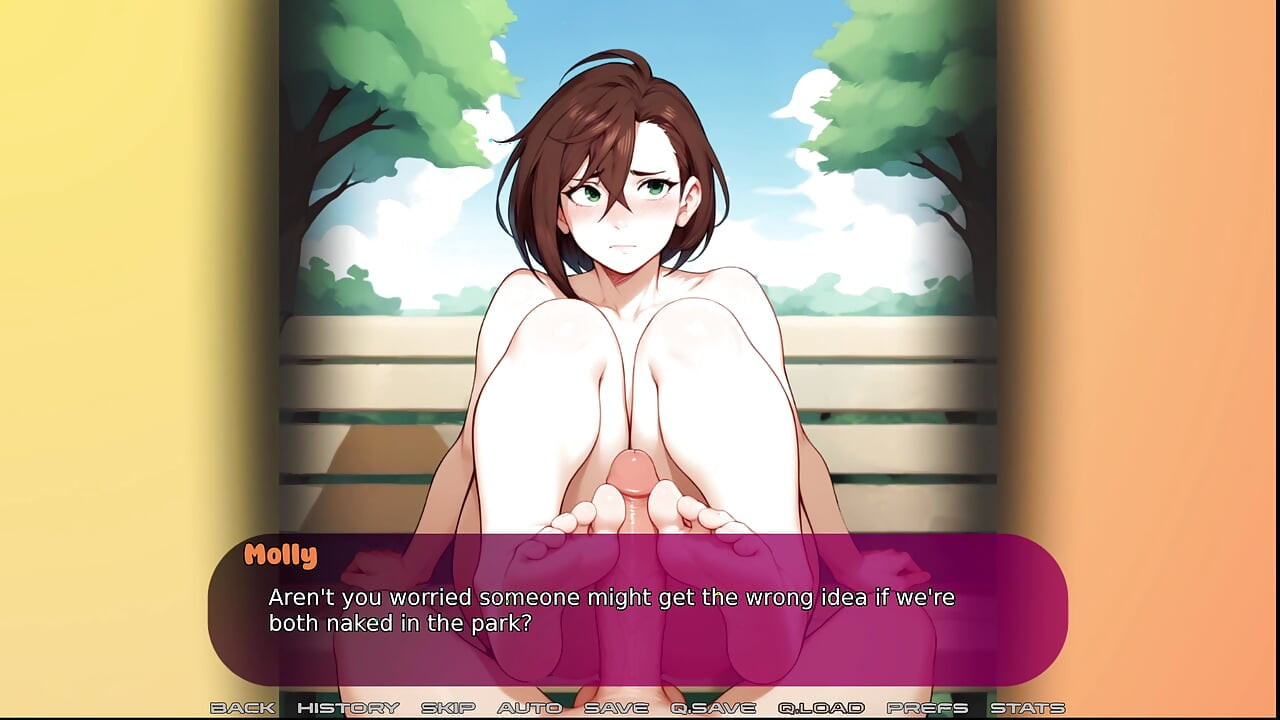Show the Stats screen
The width and height of the screenshot is (1280, 720).
tap(1027, 708)
